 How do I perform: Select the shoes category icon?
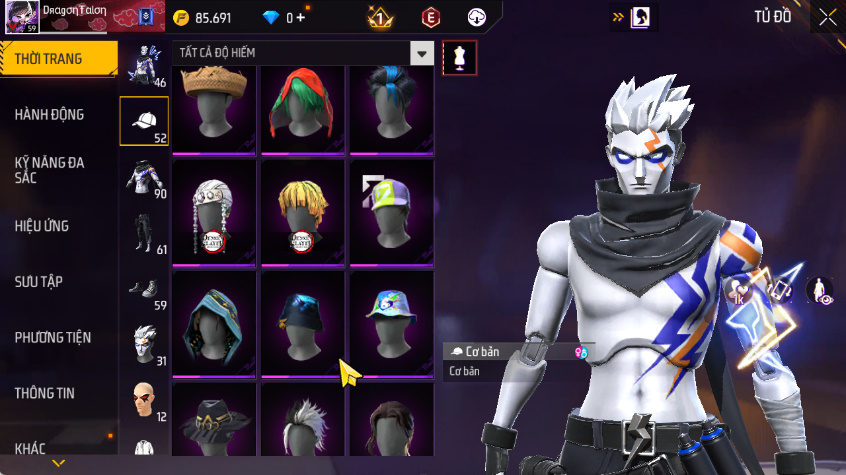(144, 289)
